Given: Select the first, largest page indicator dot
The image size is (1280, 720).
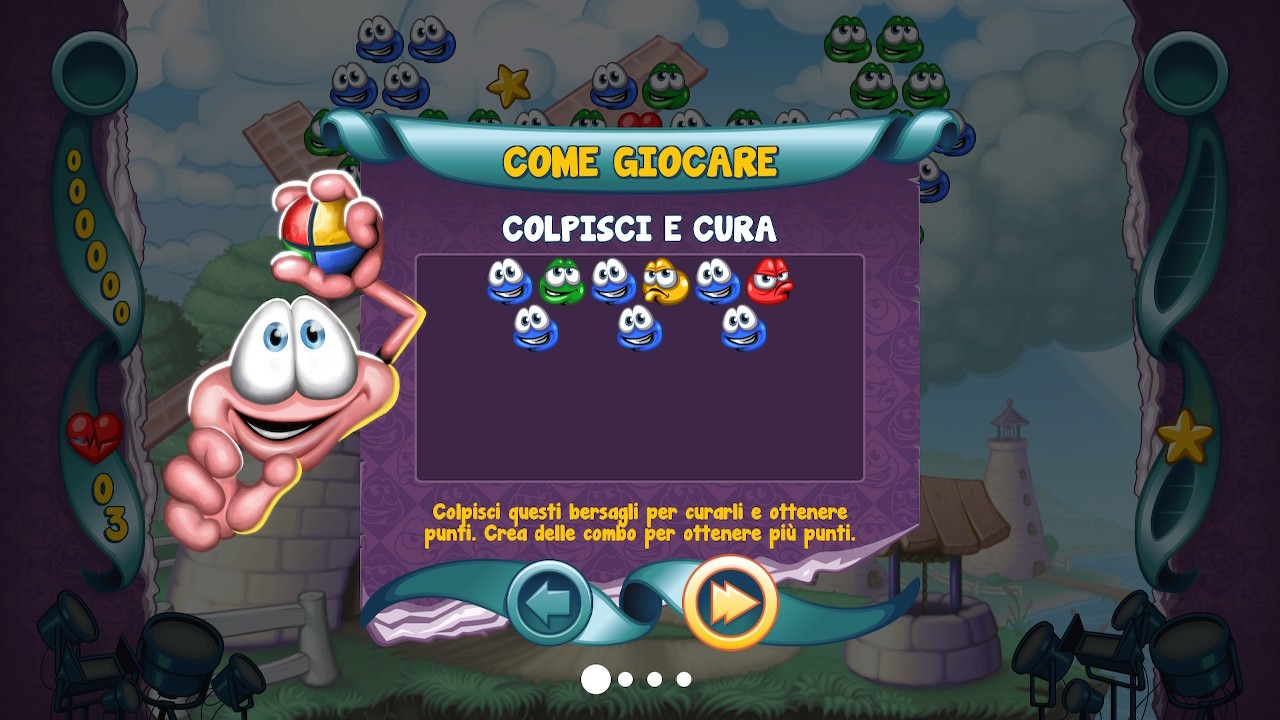Looking at the screenshot, I should click(596, 679).
